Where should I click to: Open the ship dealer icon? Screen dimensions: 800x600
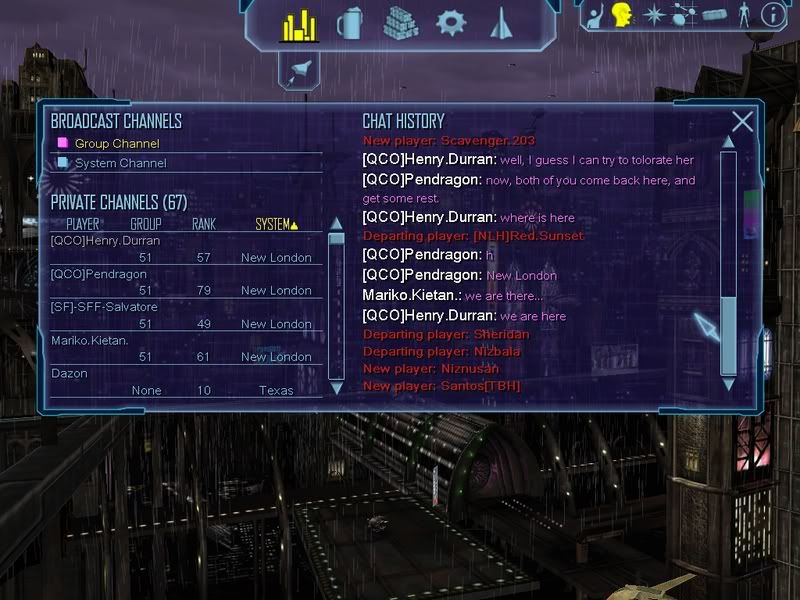(x=500, y=23)
